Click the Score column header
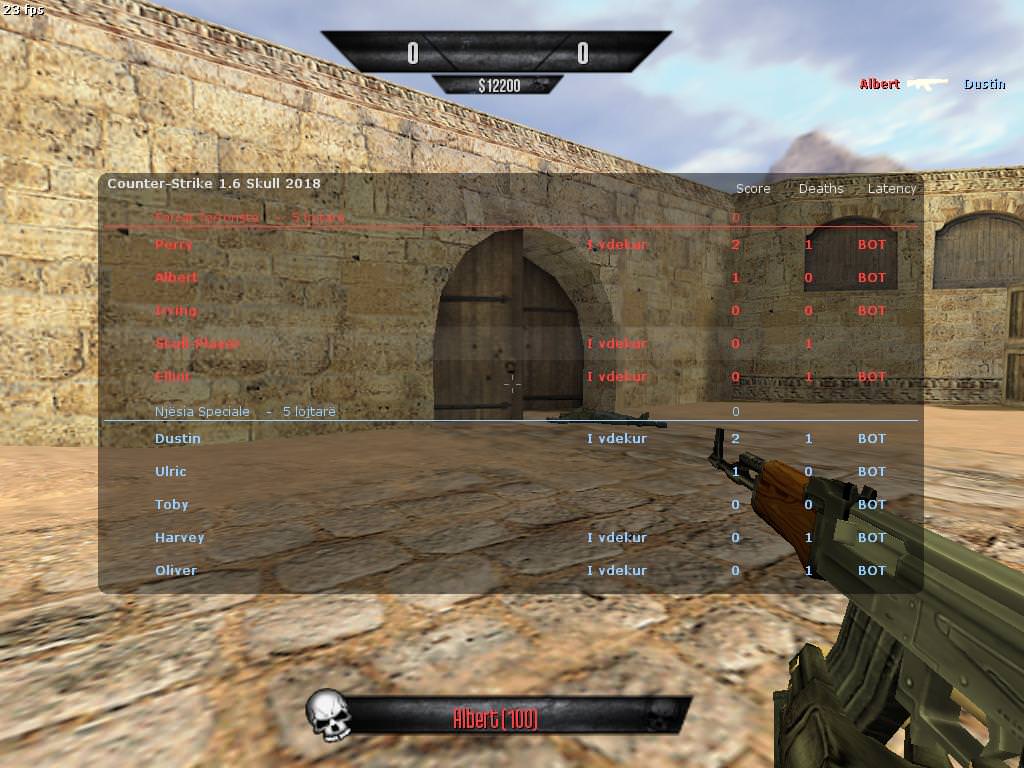Image resolution: width=1024 pixels, height=768 pixels. tap(753, 188)
